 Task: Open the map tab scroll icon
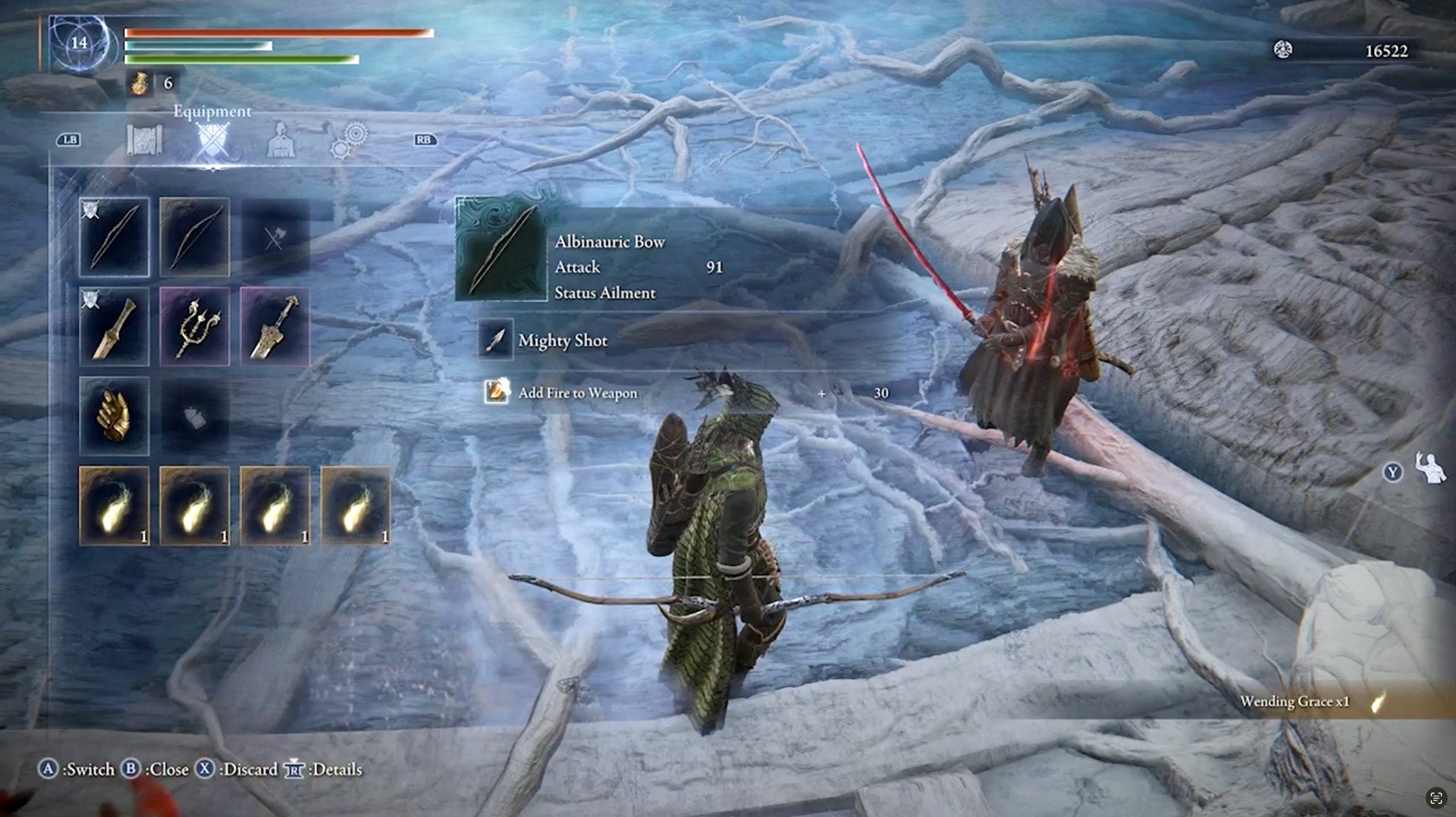click(144, 142)
